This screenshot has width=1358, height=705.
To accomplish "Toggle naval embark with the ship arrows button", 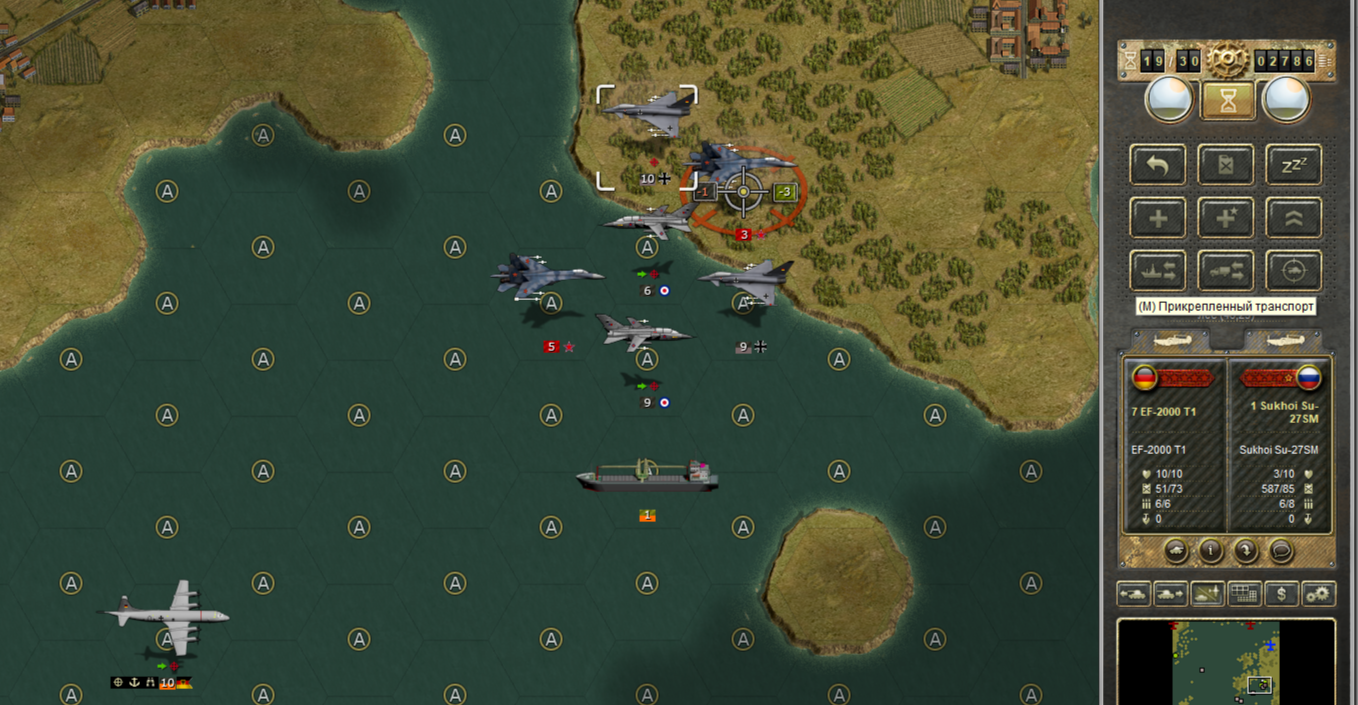I will [1158, 271].
